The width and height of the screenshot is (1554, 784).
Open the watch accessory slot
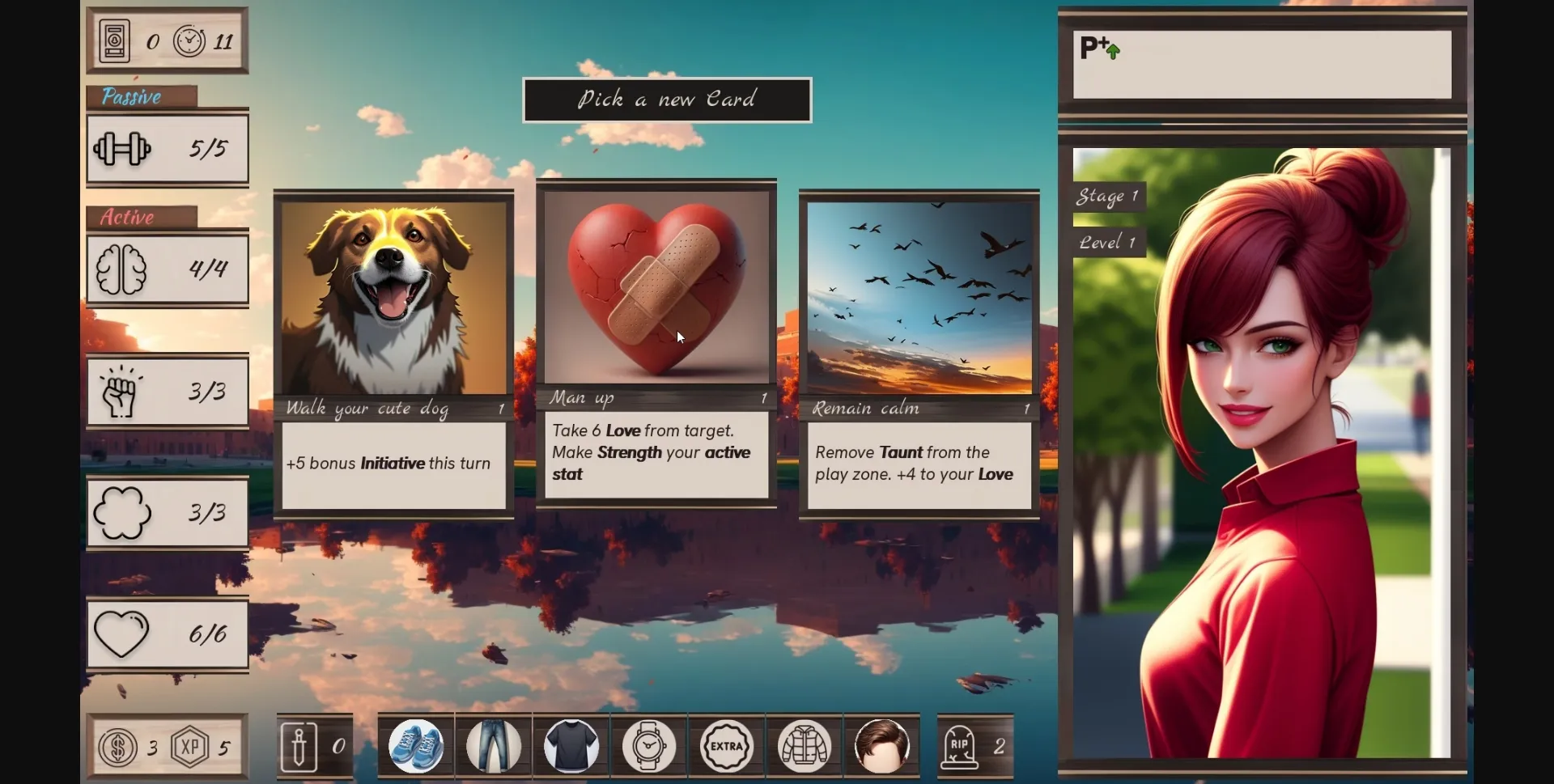[x=648, y=745]
